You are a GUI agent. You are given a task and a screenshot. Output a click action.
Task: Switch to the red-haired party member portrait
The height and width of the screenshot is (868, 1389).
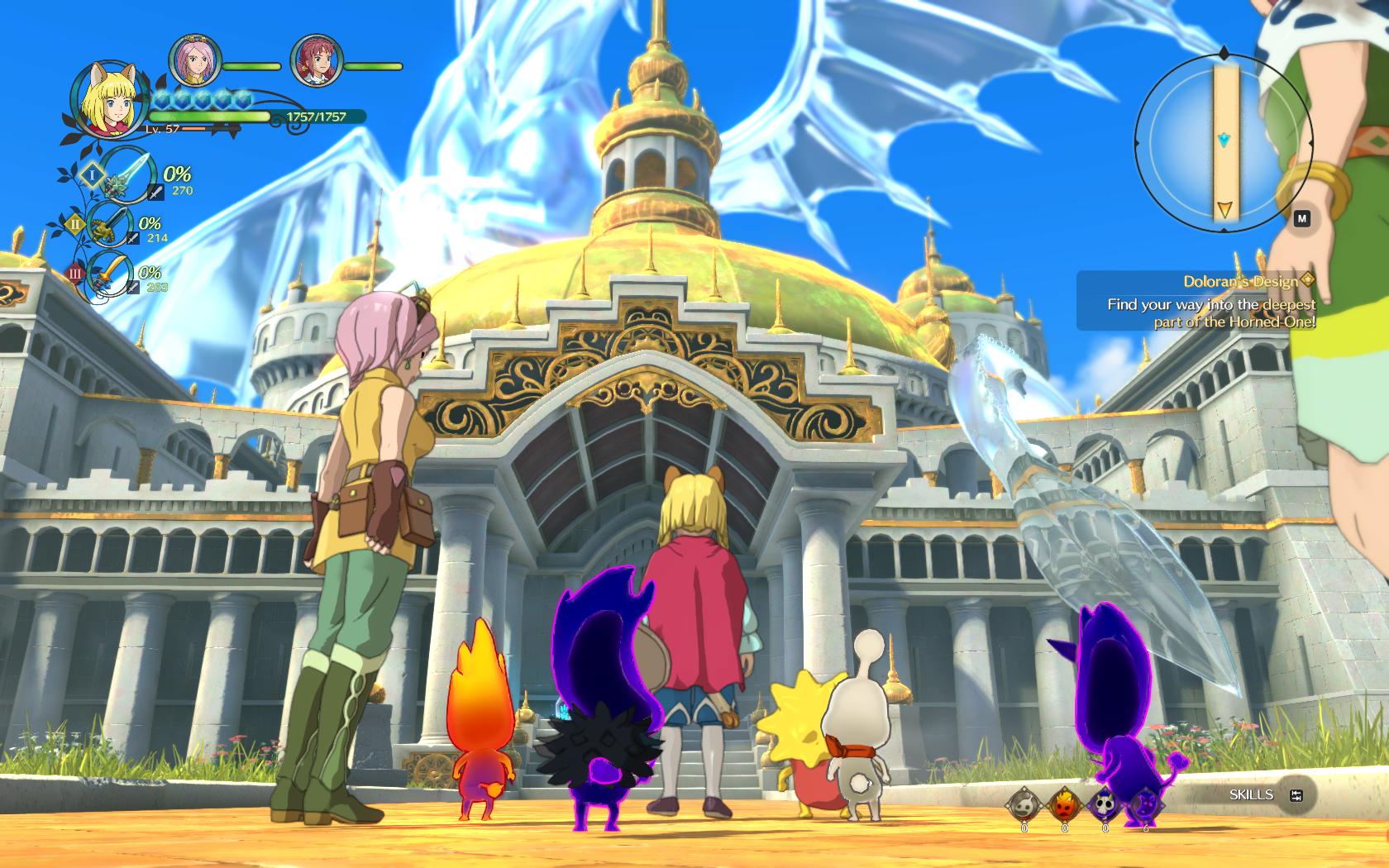(x=317, y=61)
